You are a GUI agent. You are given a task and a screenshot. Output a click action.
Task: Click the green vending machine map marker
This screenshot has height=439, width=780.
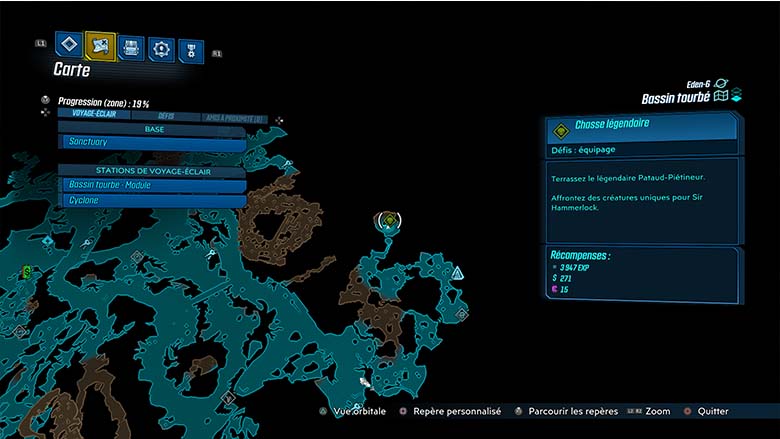tap(27, 271)
